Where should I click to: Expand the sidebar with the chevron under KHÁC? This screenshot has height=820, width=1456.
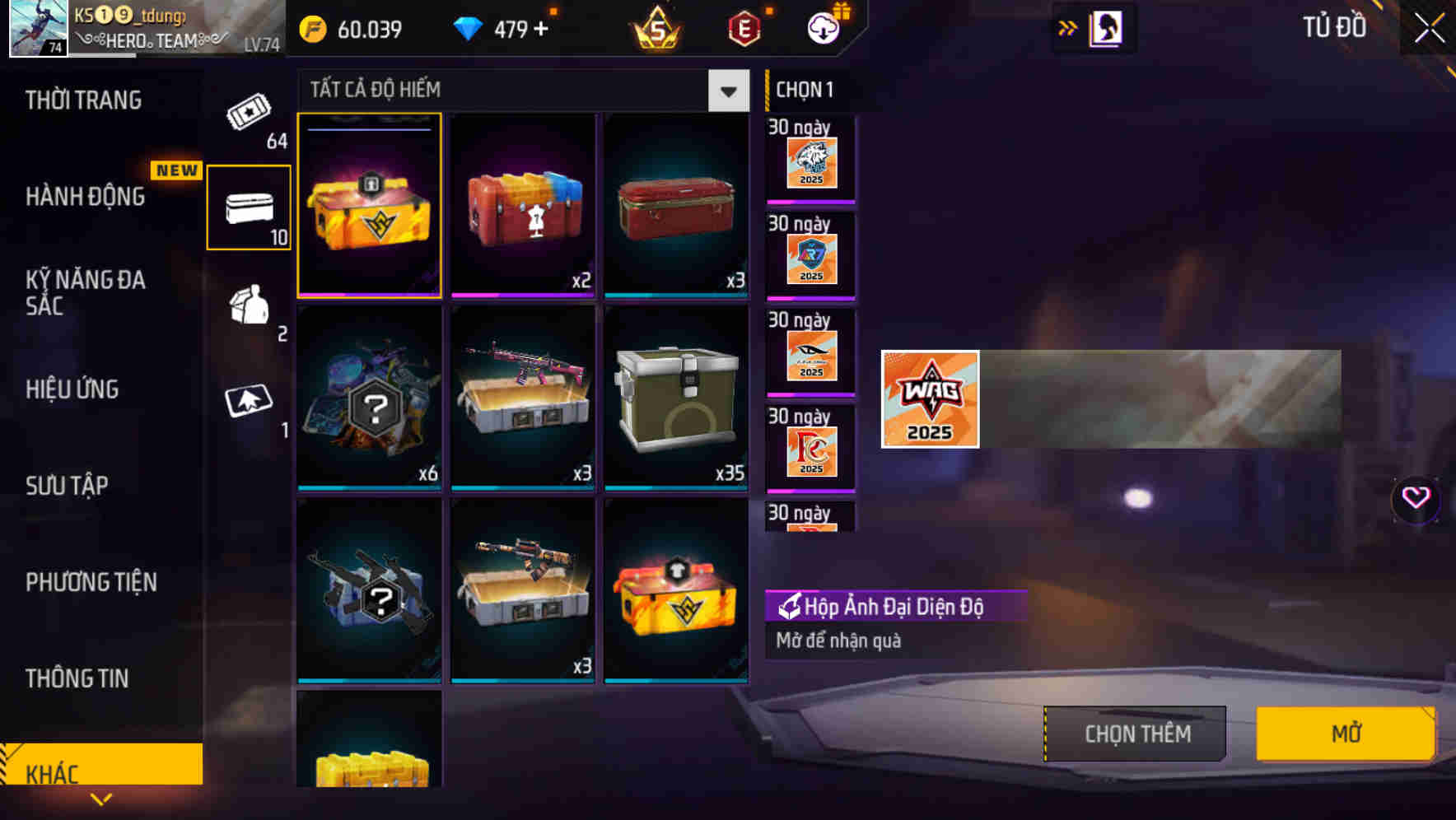[x=100, y=799]
